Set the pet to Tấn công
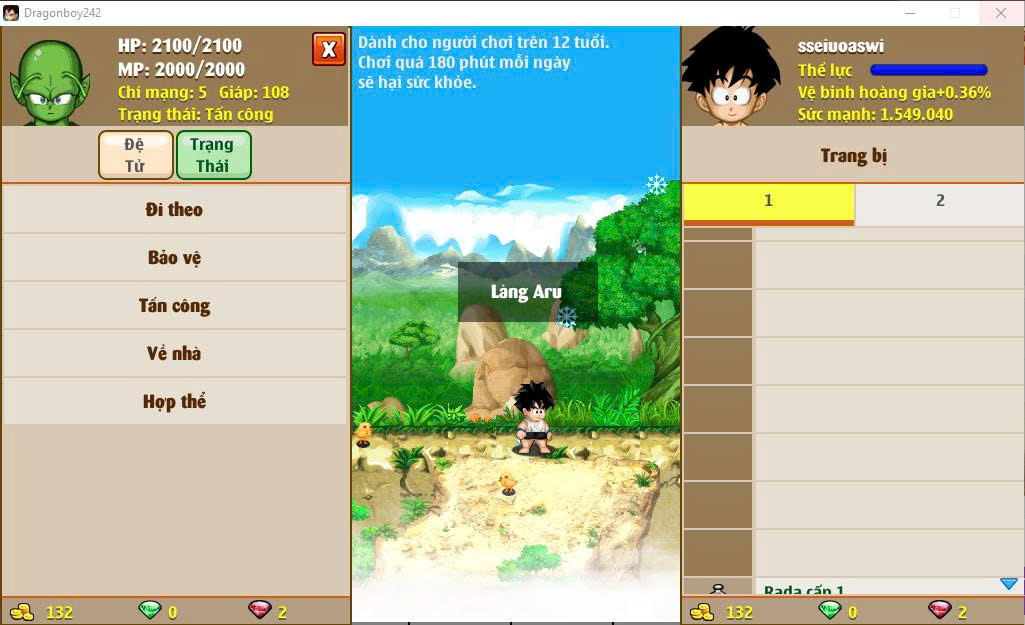 (x=174, y=306)
